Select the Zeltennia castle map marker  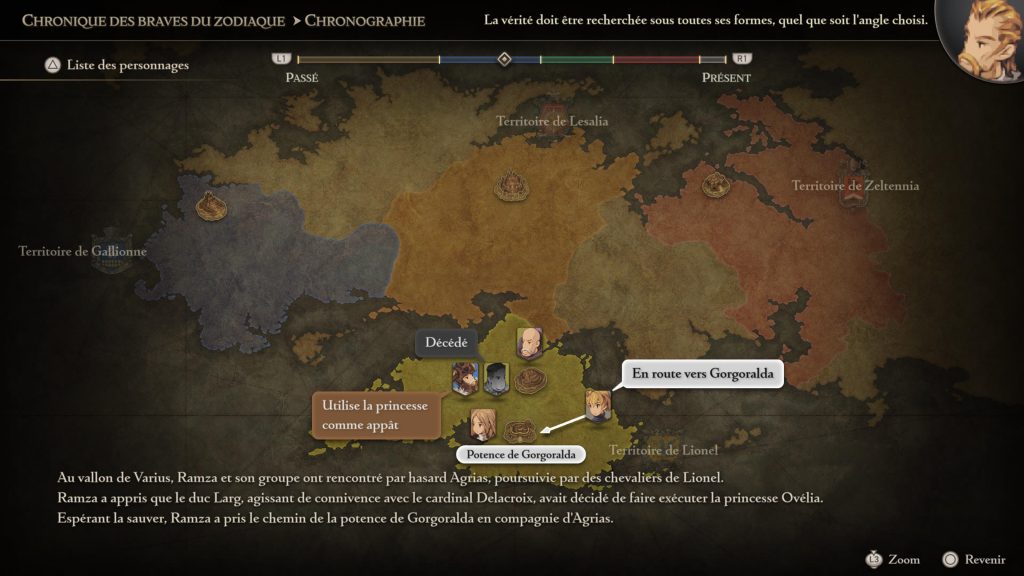click(713, 183)
